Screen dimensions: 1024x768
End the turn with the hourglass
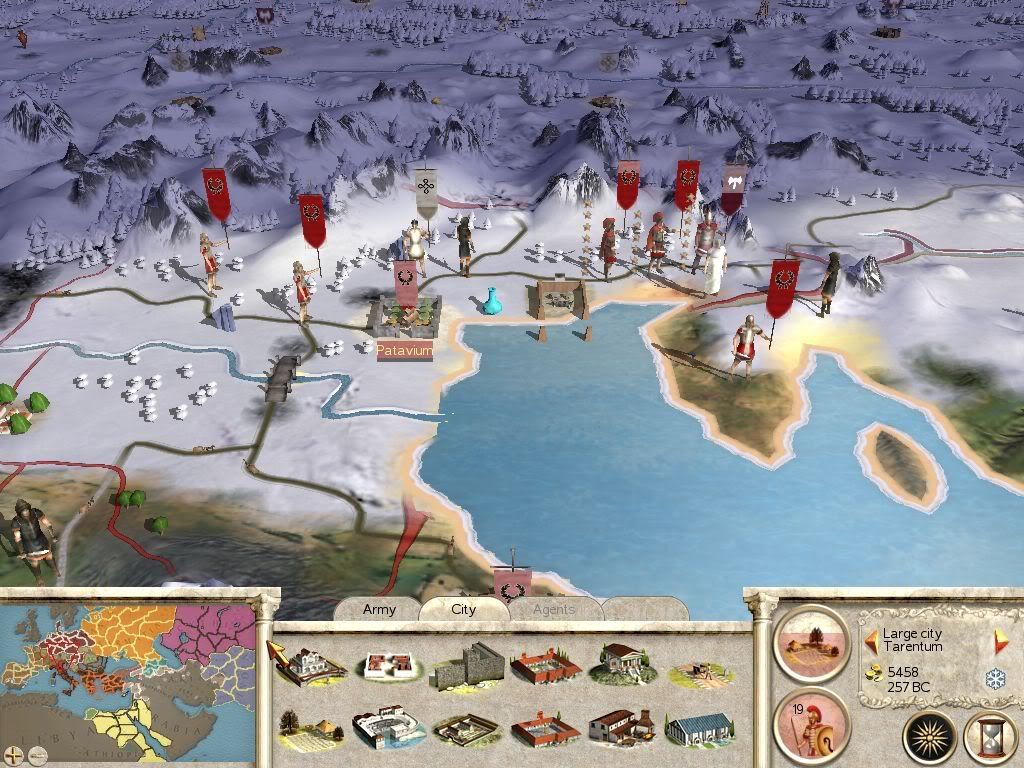(990, 737)
